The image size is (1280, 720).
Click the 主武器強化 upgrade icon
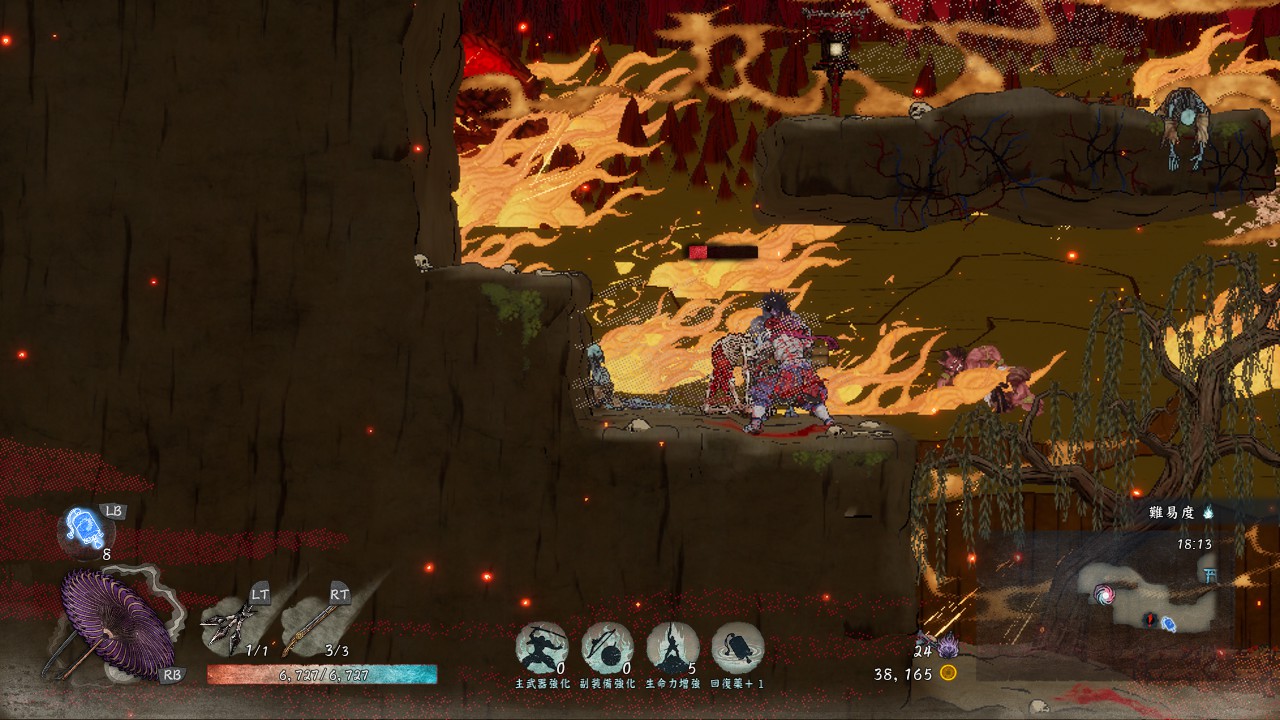(x=542, y=647)
